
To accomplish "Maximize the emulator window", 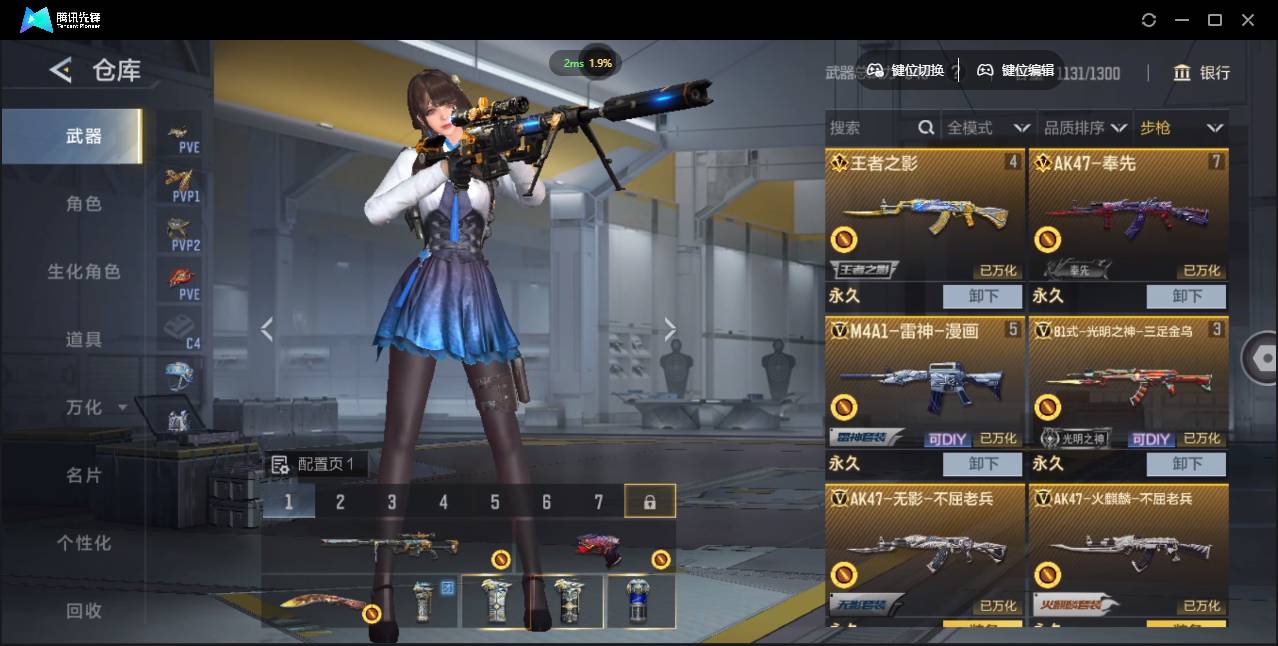I will tap(1215, 20).
